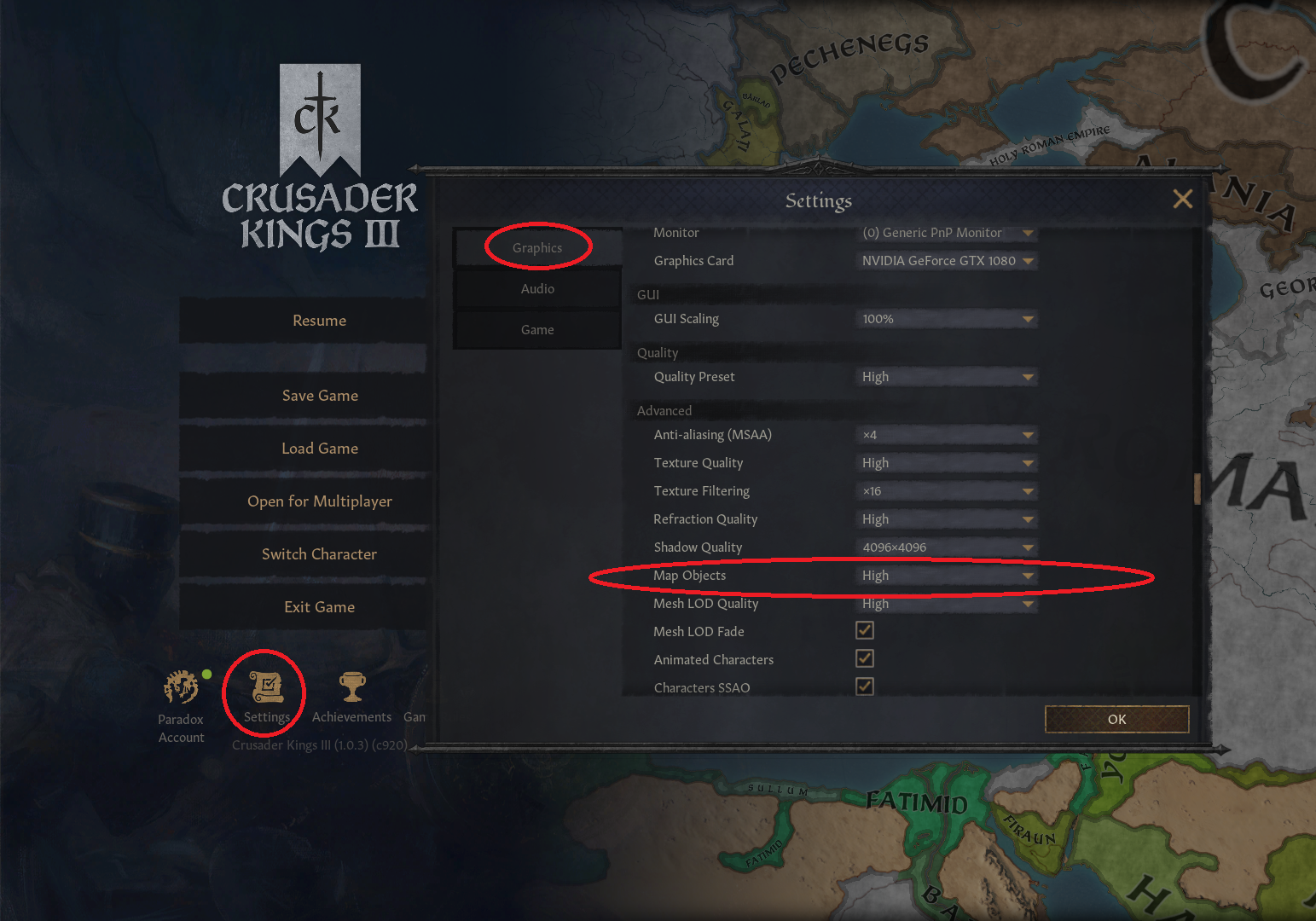
Task: Open the Graphics Card dropdown
Action: click(x=946, y=261)
